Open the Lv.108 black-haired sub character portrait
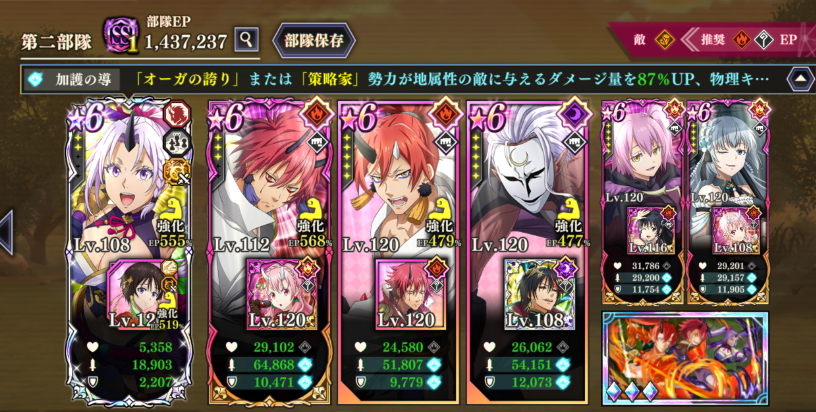The image size is (816, 412). (537, 294)
